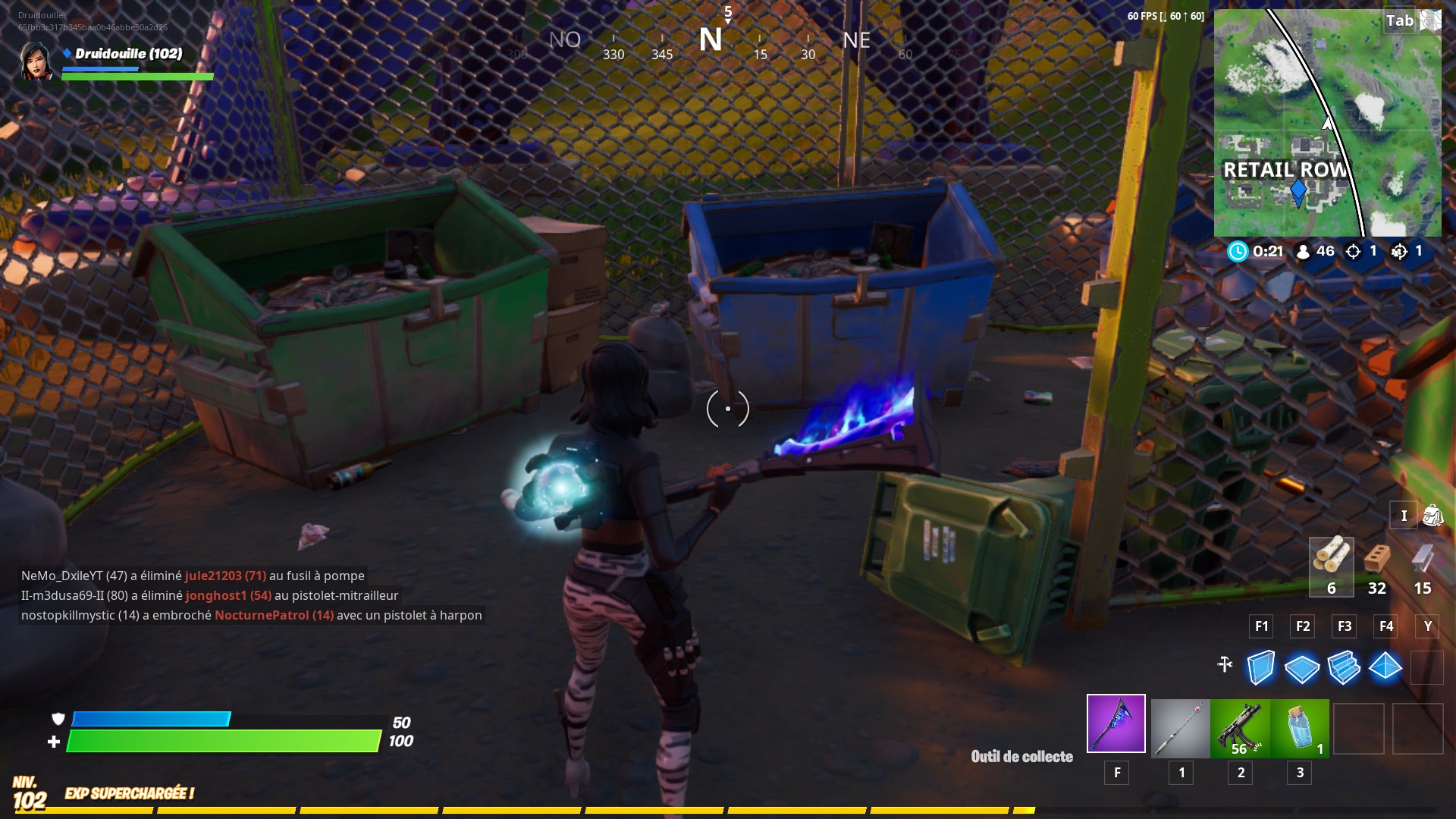Switch to the submachine gun slot
This screenshot has width=1456, height=819.
[1240, 728]
